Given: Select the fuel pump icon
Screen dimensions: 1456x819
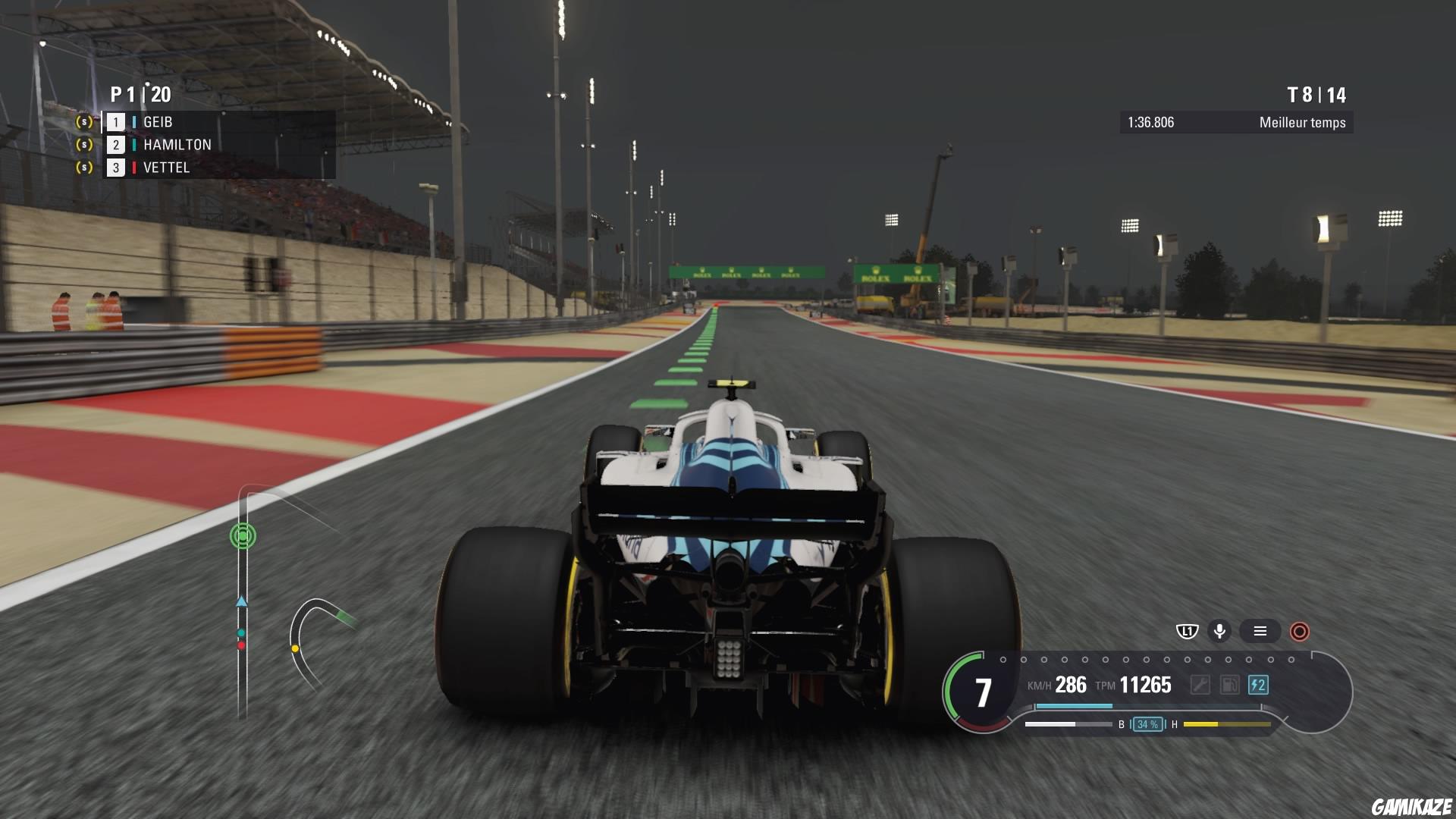Looking at the screenshot, I should click(x=1229, y=685).
